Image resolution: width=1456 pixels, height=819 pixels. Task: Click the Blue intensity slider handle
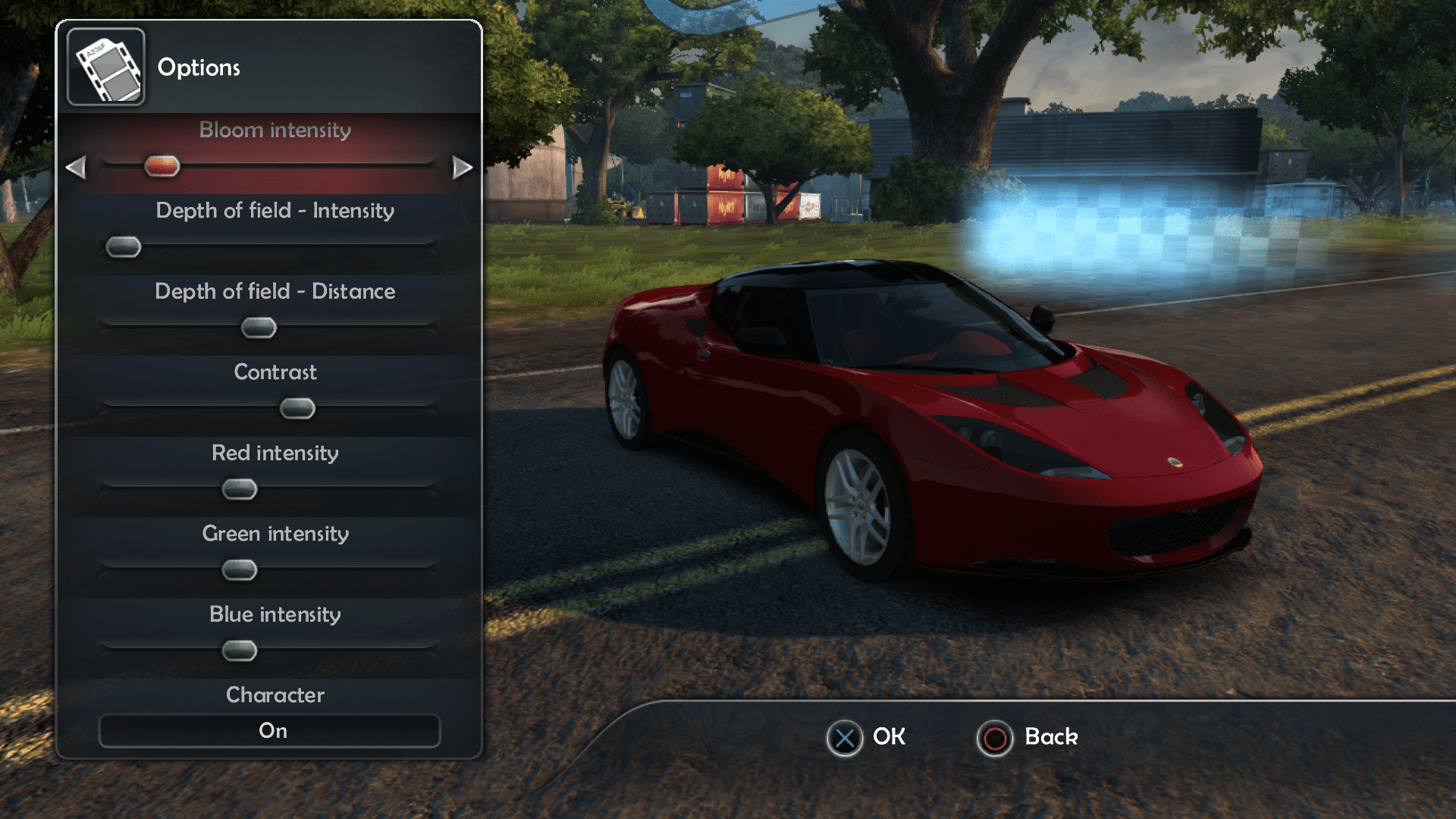pyautogui.click(x=240, y=651)
